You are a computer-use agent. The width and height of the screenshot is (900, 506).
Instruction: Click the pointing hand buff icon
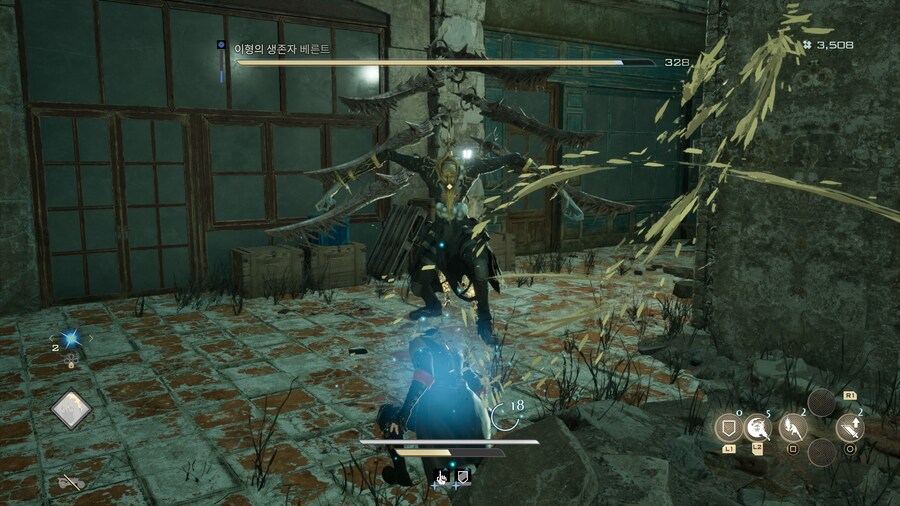[x=440, y=478]
